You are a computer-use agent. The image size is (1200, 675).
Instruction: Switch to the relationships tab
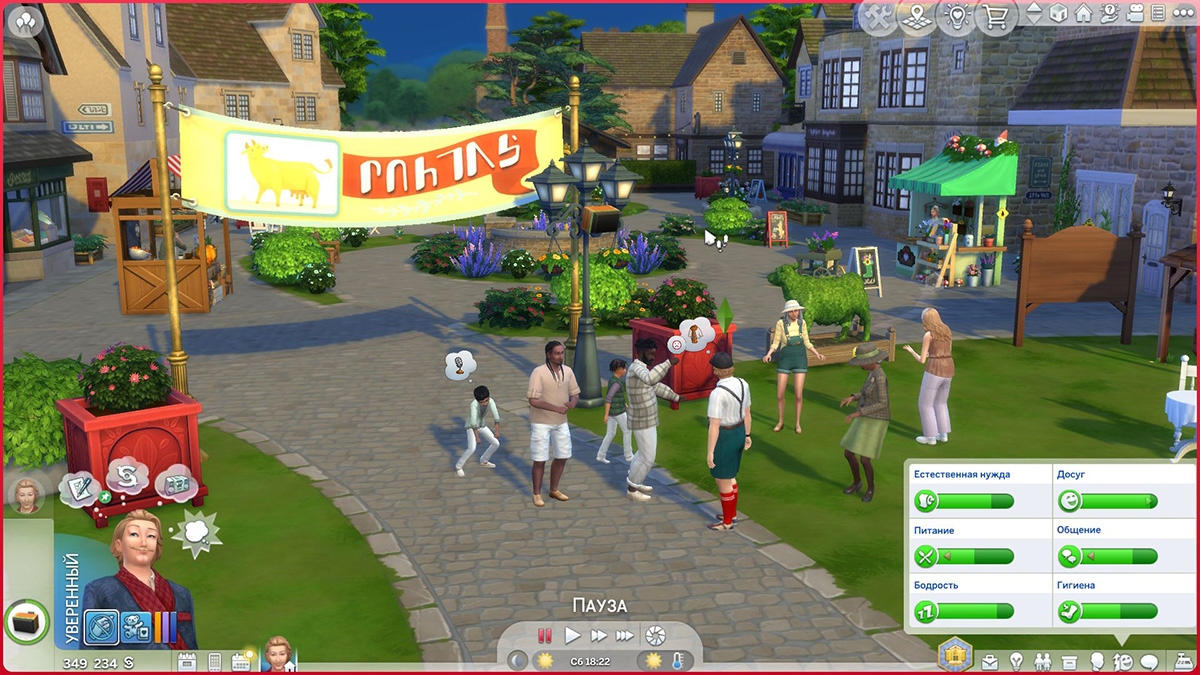tap(1043, 661)
